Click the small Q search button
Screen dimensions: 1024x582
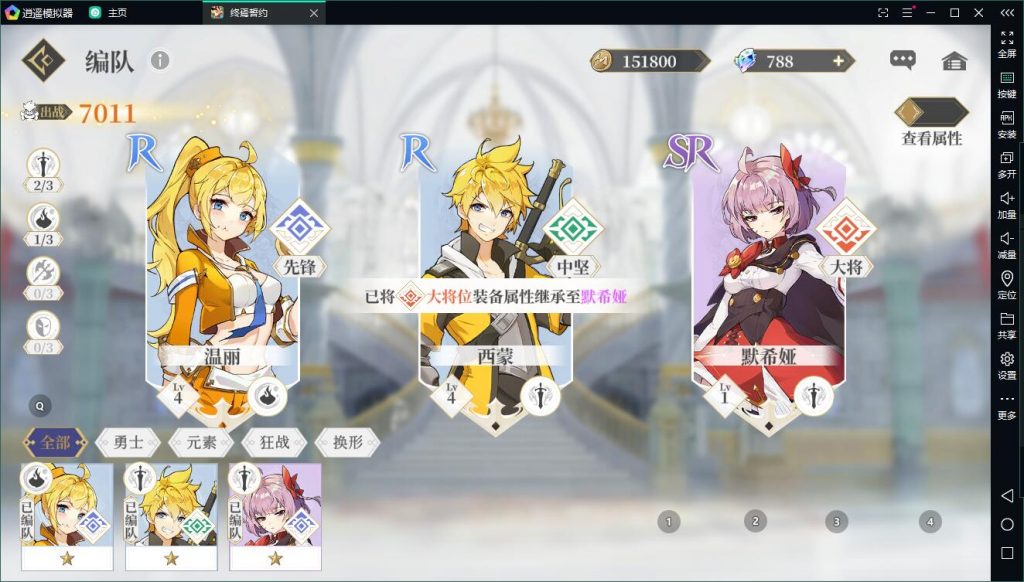click(40, 406)
